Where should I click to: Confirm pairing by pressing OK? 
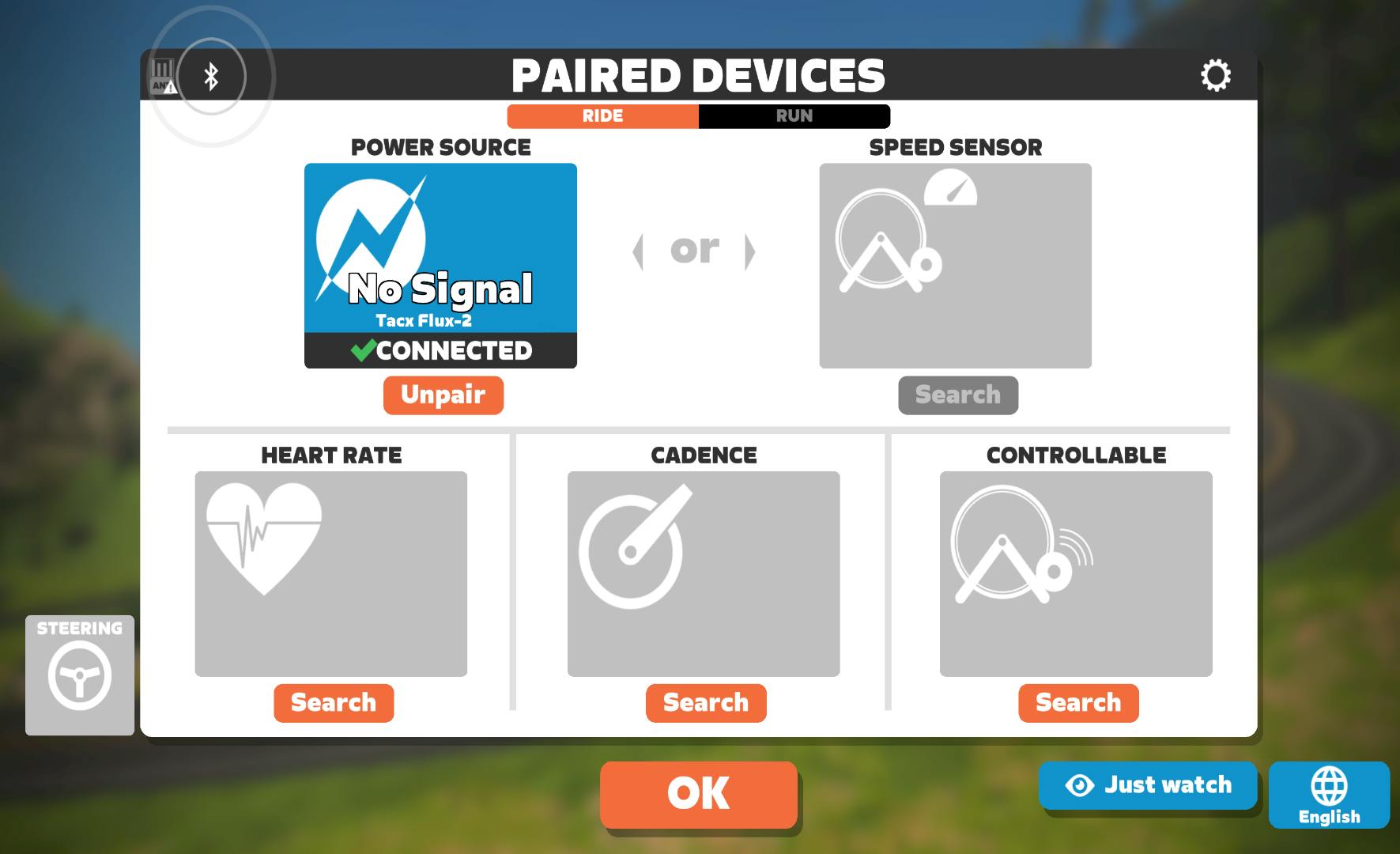697,795
